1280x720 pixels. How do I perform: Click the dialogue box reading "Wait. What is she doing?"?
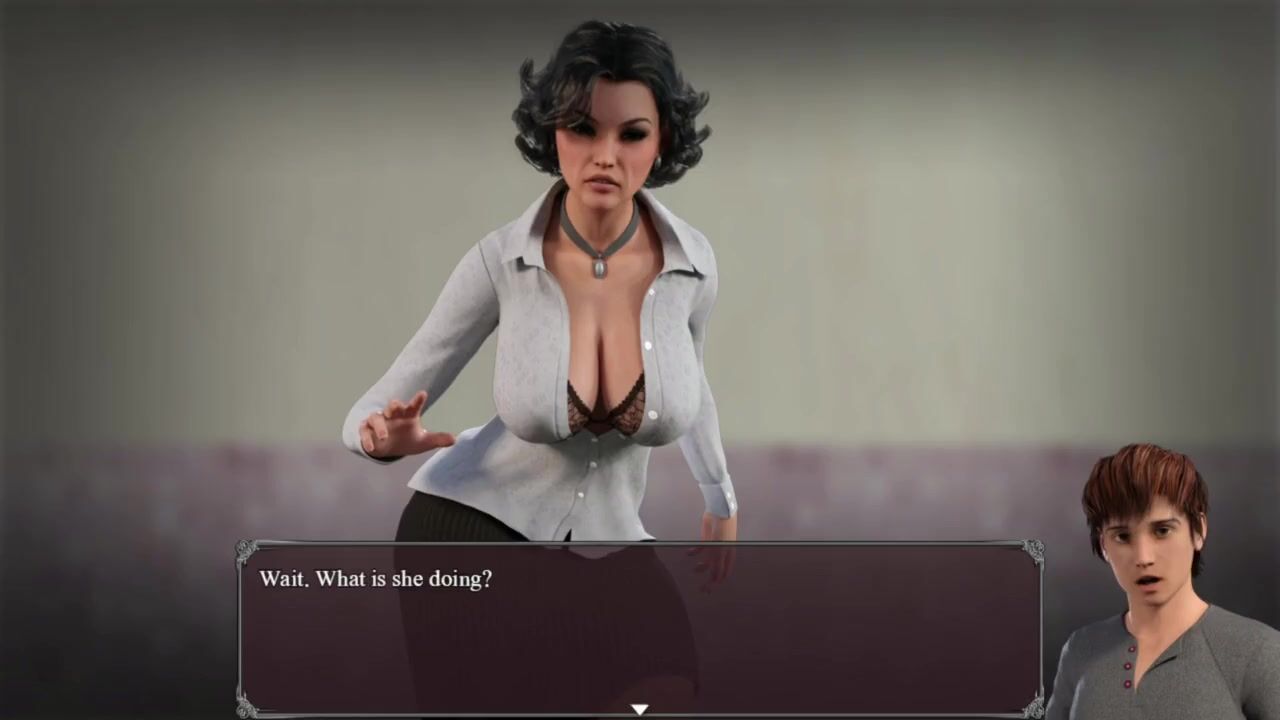(640, 628)
